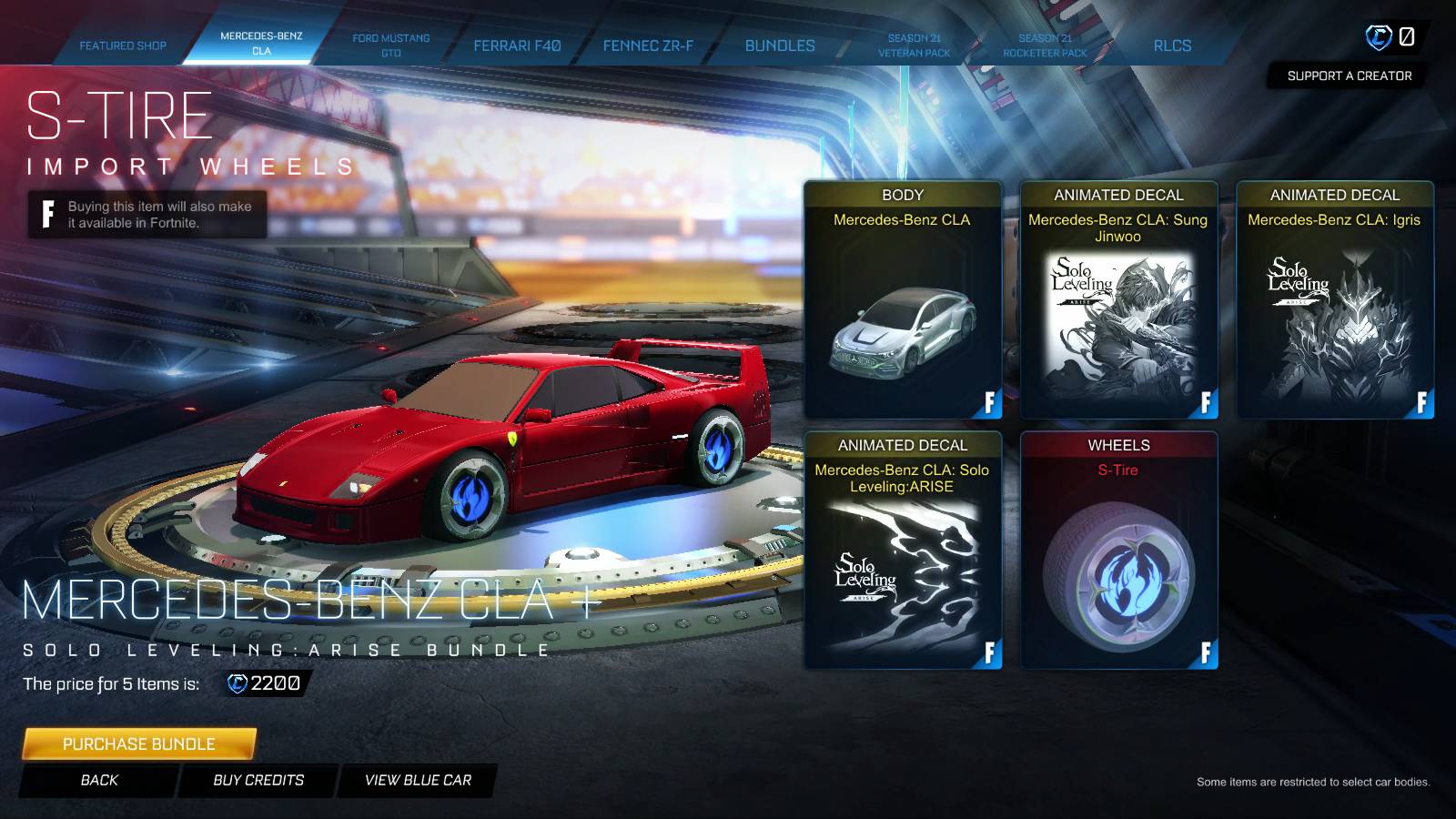
Task: View the Season 21 Rocketeer Pack tab
Action: tap(1045, 45)
